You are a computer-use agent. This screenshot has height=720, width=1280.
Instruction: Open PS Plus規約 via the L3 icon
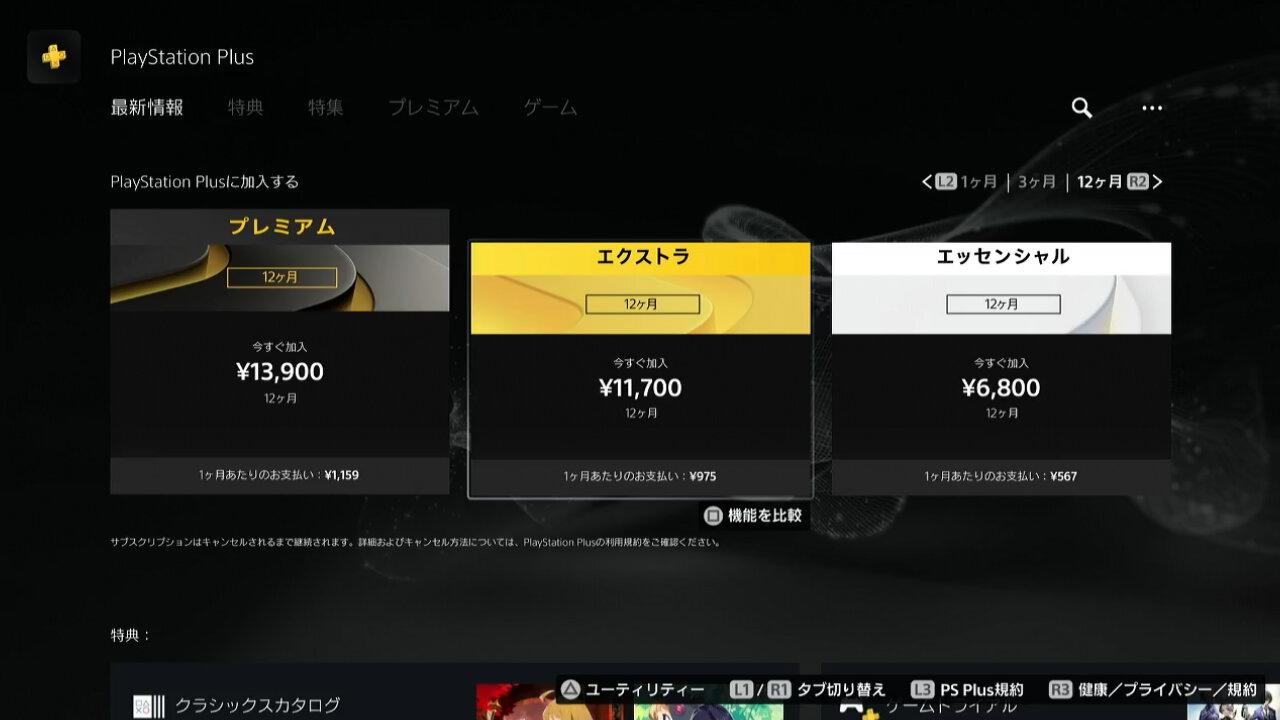pyautogui.click(x=924, y=689)
